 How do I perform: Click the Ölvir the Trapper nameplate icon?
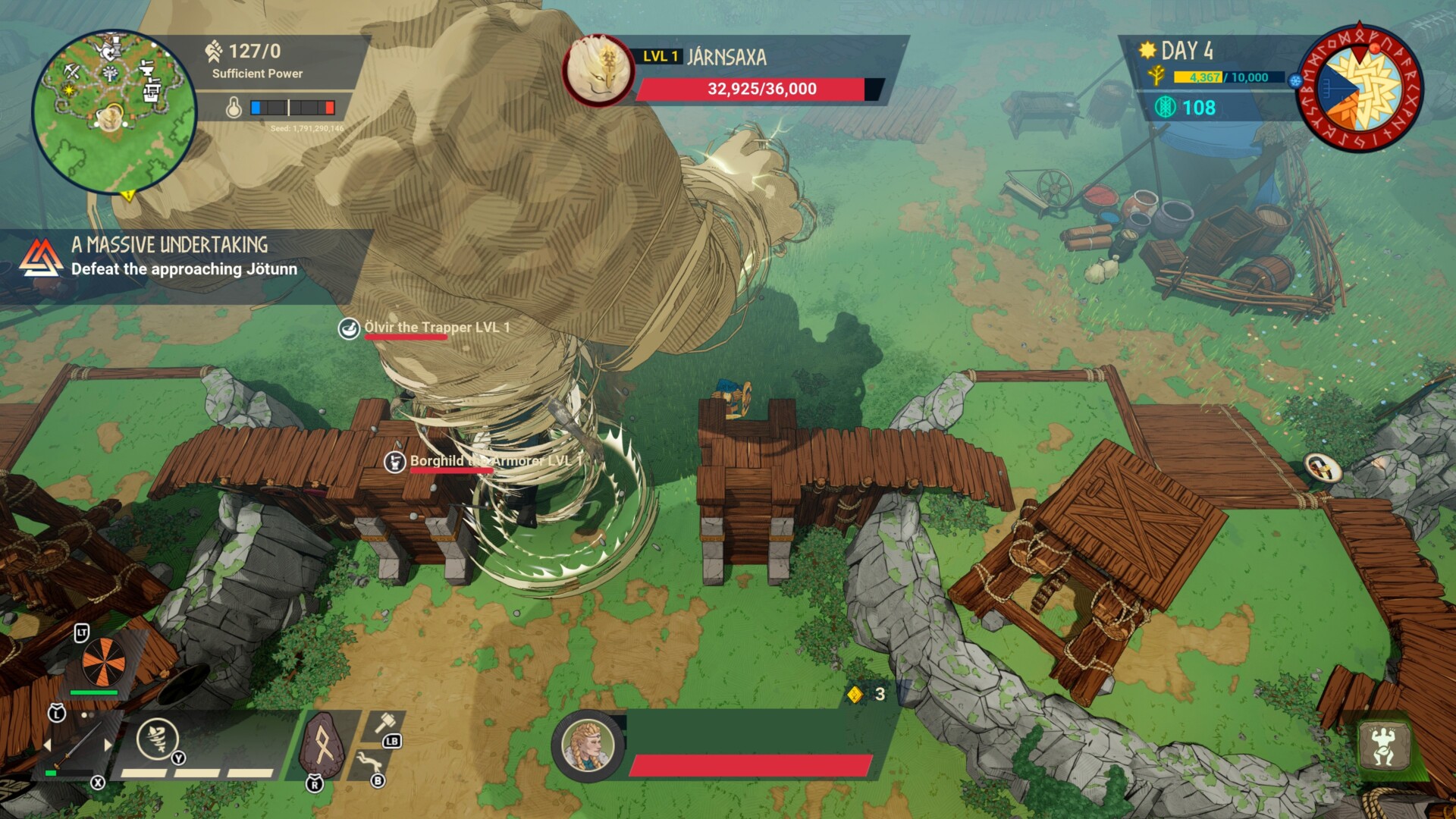point(349,328)
